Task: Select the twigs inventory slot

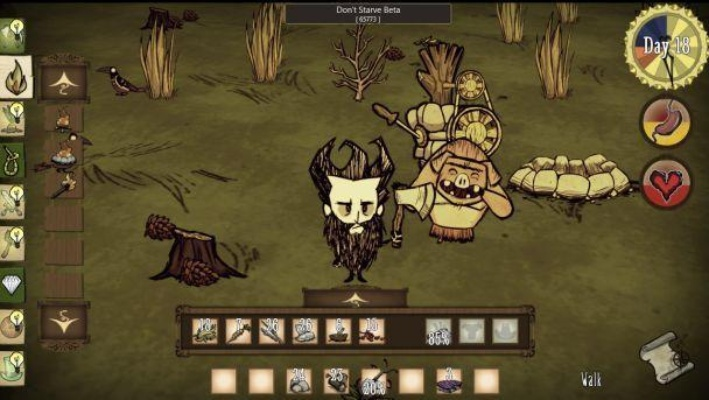Action: pos(272,331)
